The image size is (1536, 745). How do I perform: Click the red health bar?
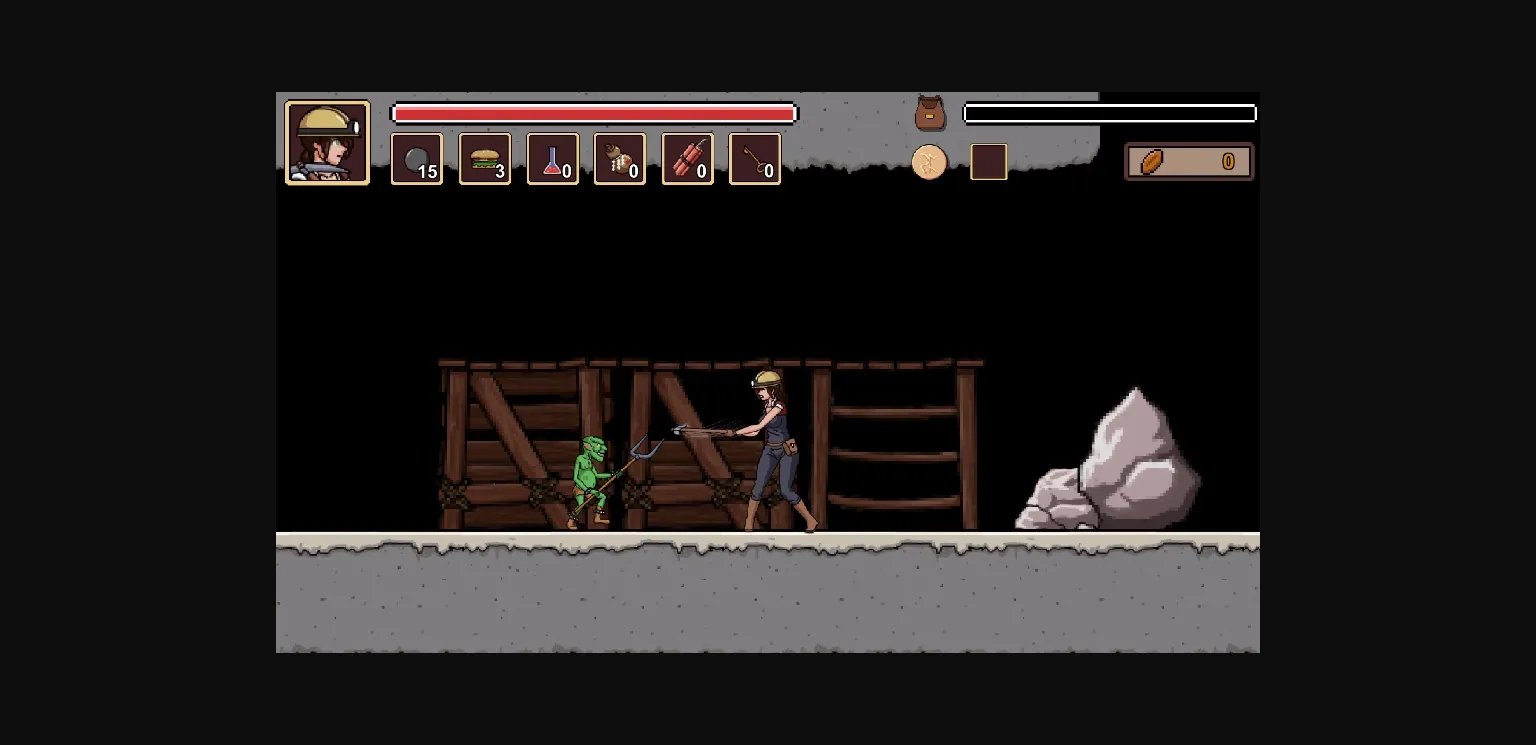594,113
